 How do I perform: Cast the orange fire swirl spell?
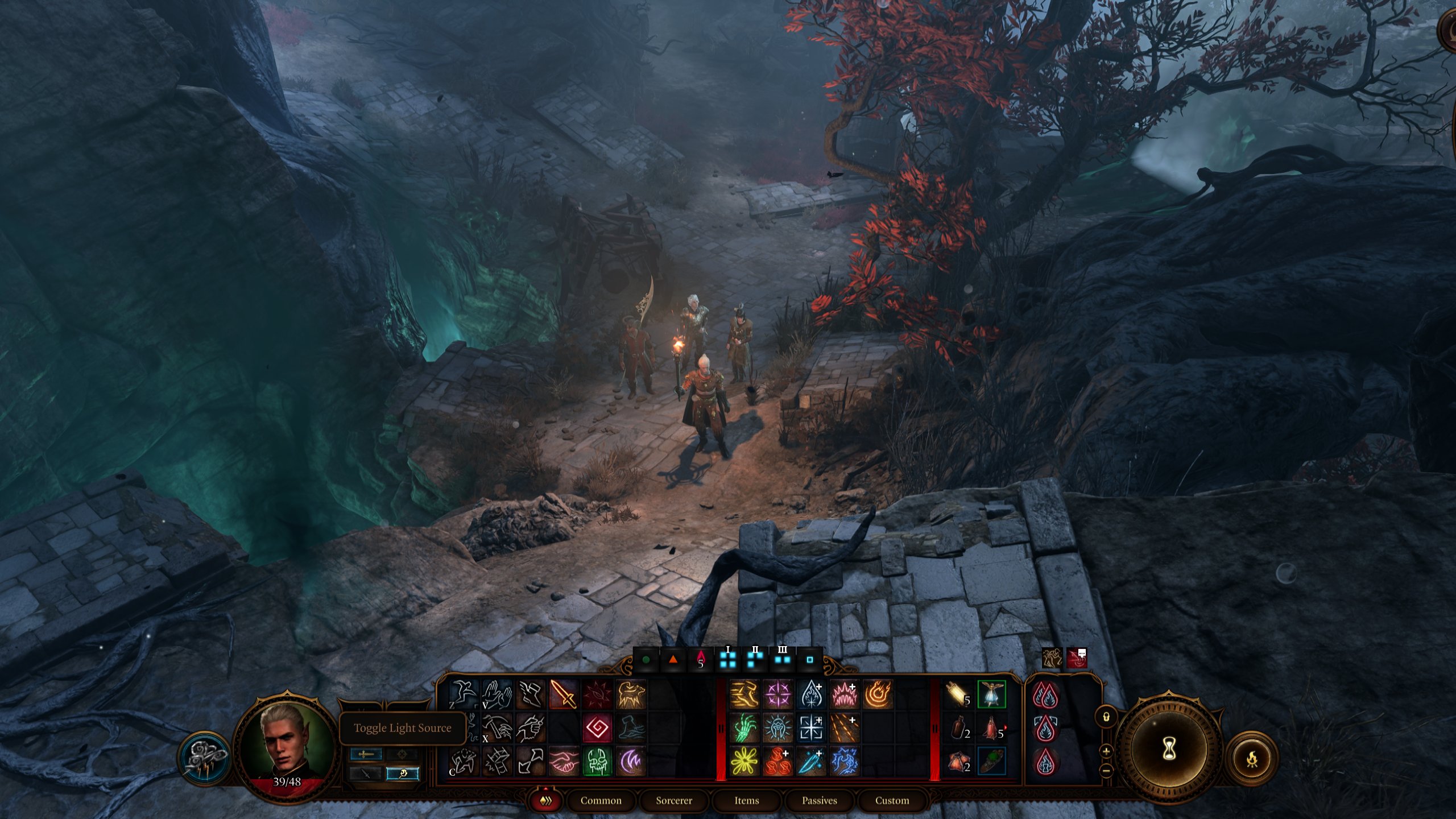[x=877, y=694]
